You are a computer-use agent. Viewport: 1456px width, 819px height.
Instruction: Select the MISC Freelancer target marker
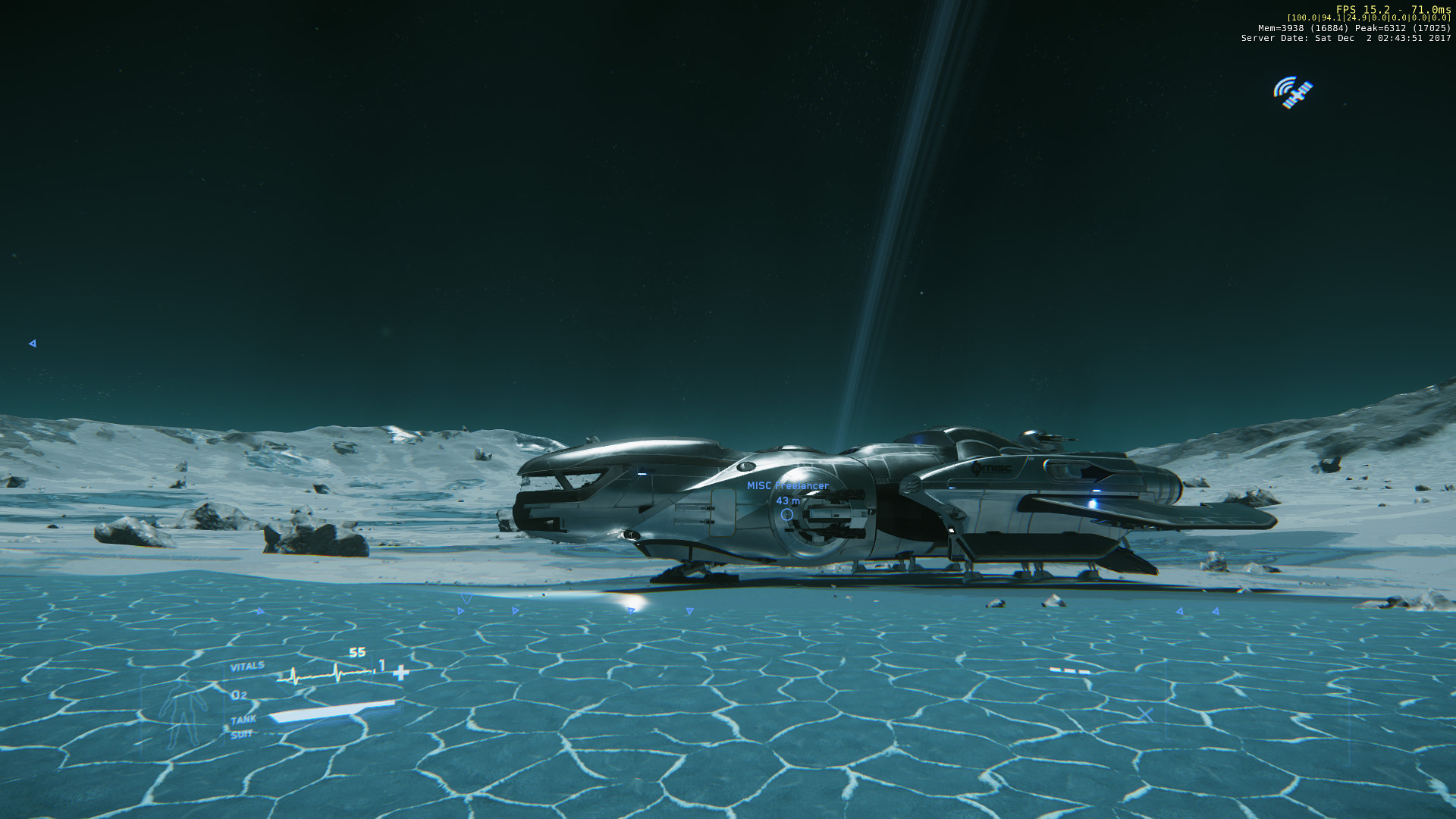(787, 514)
